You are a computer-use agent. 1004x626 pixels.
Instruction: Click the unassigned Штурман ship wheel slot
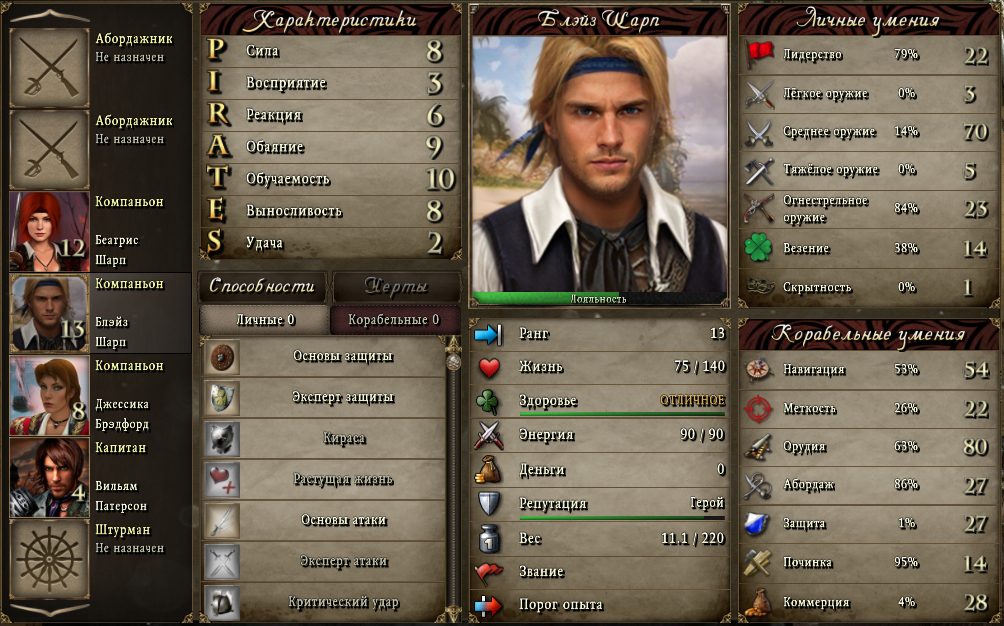click(49, 559)
